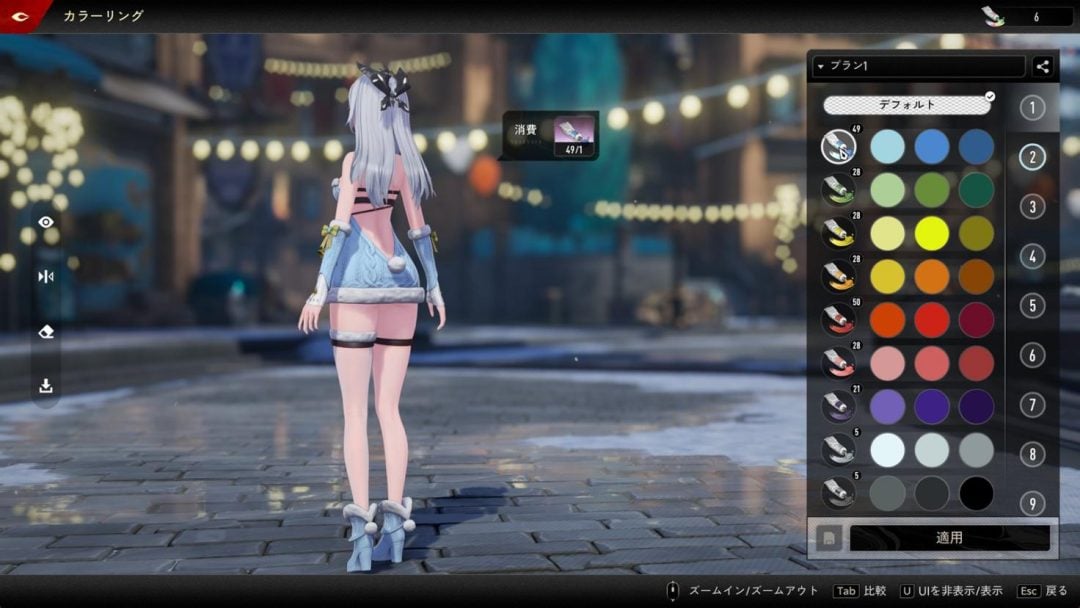Choose the bright yellow color swatch

pyautogui.click(x=932, y=233)
